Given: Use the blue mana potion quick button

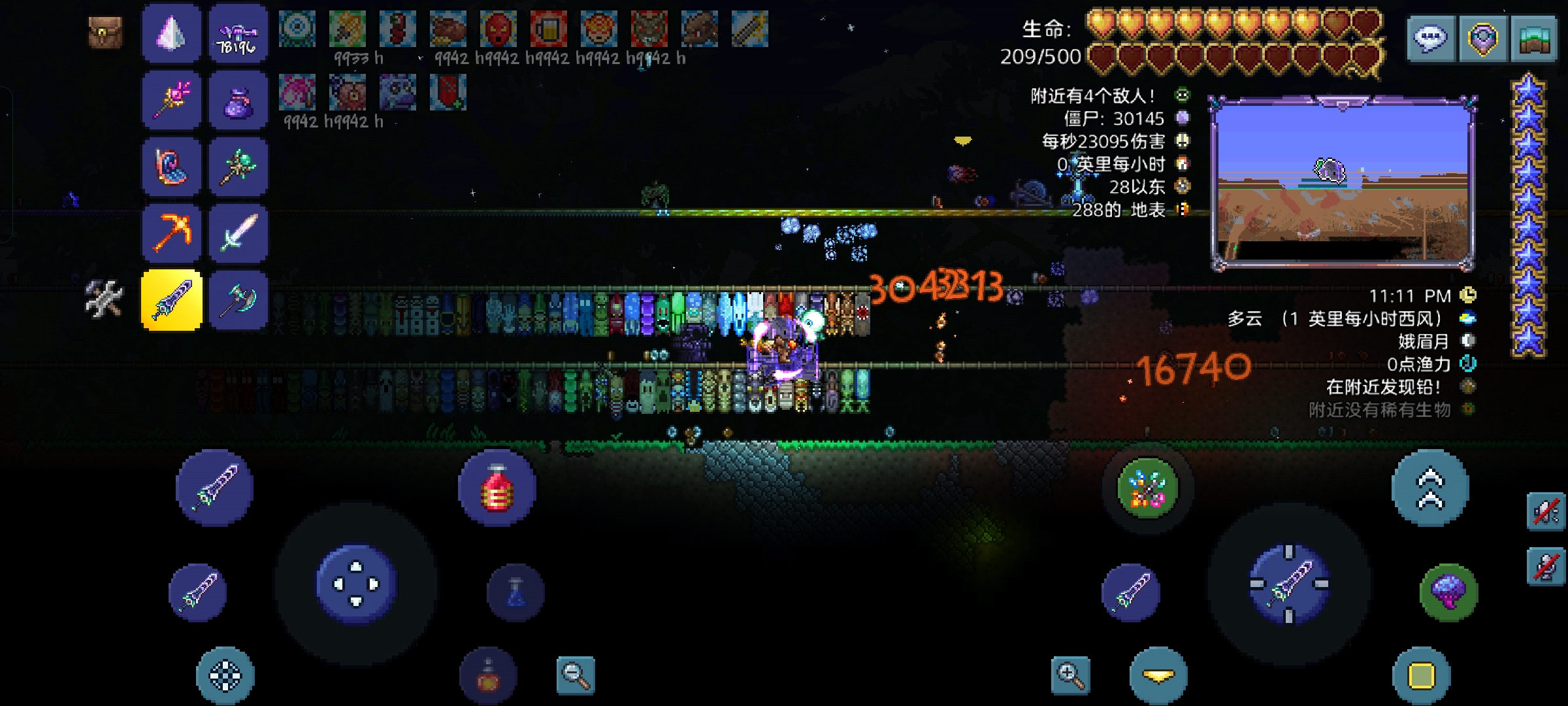Looking at the screenshot, I should point(515,592).
